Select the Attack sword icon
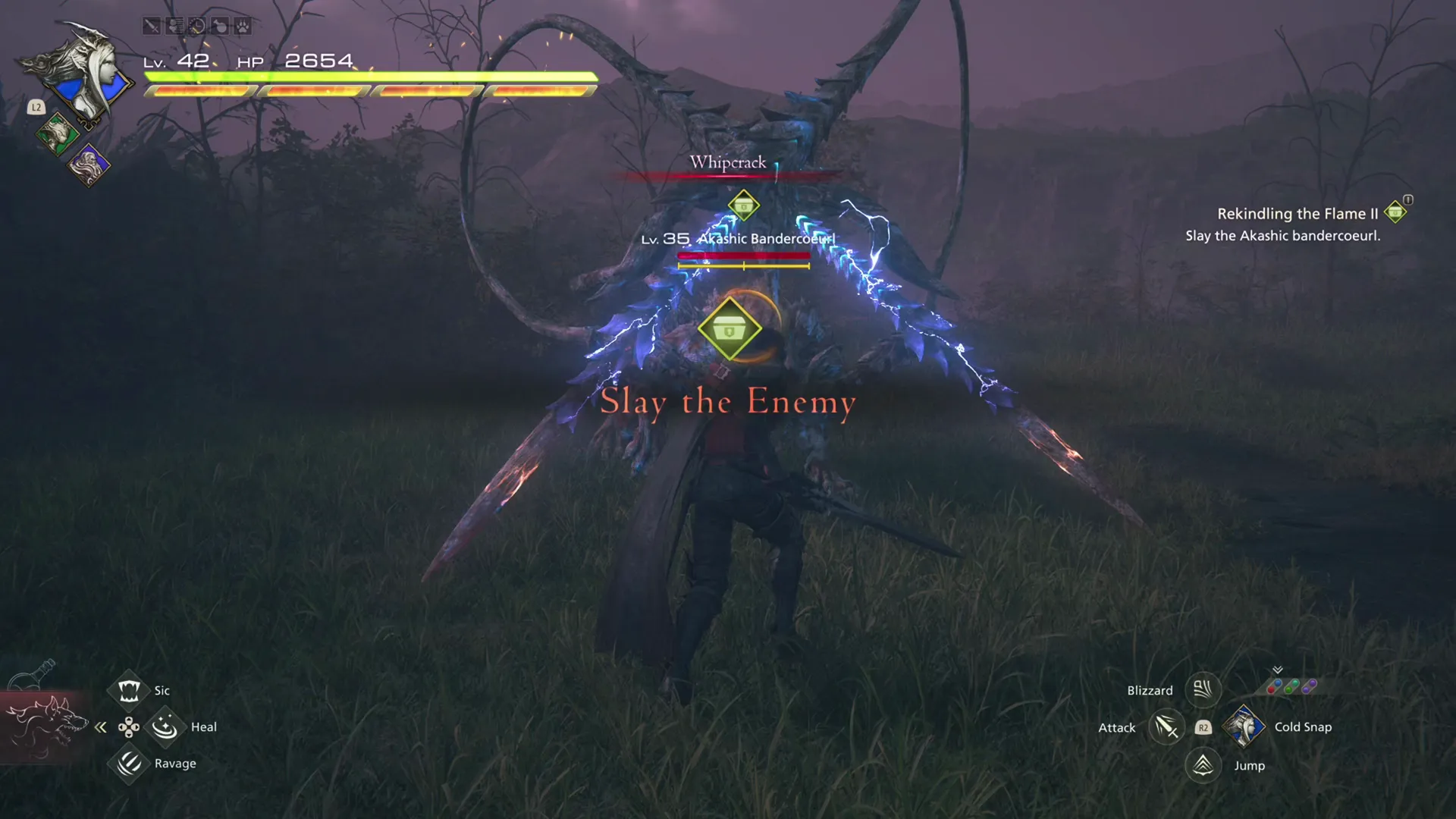The image size is (1456, 819). coord(1166,726)
